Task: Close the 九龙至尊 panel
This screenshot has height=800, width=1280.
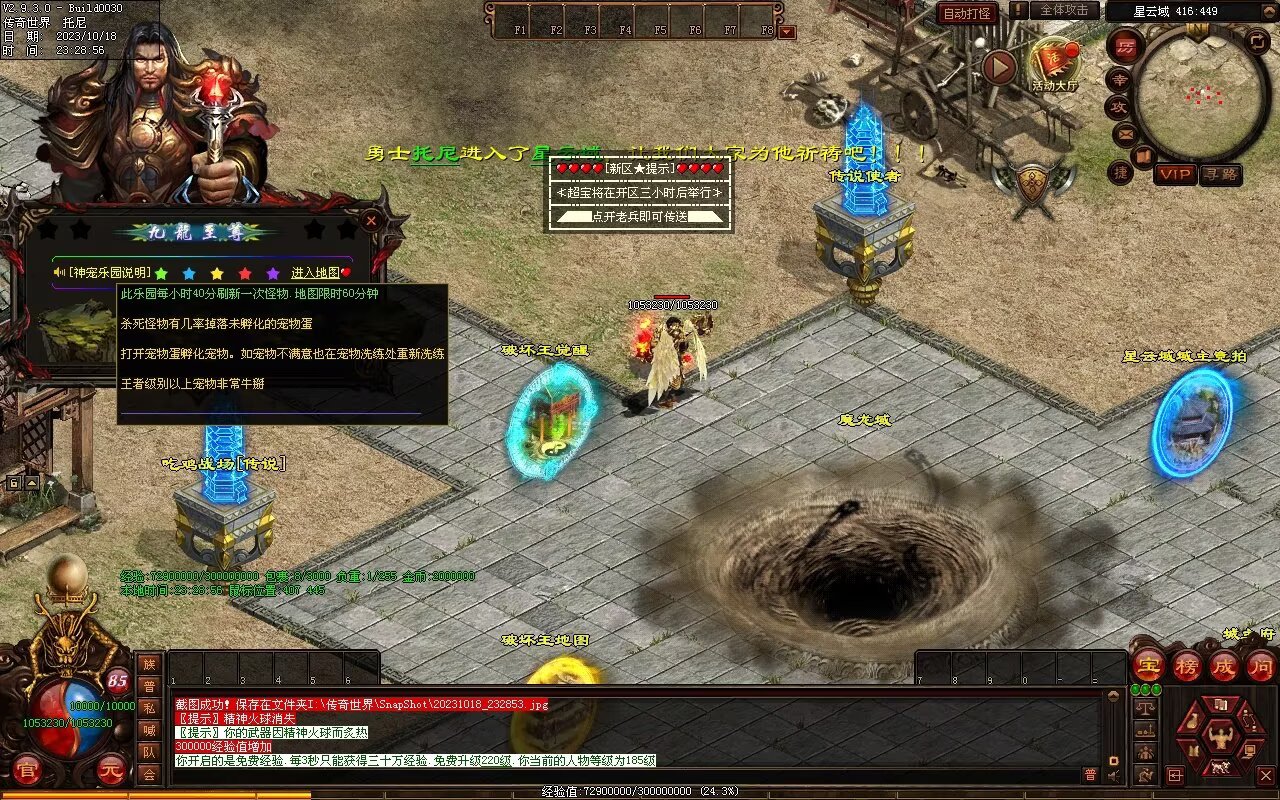Action: (371, 220)
